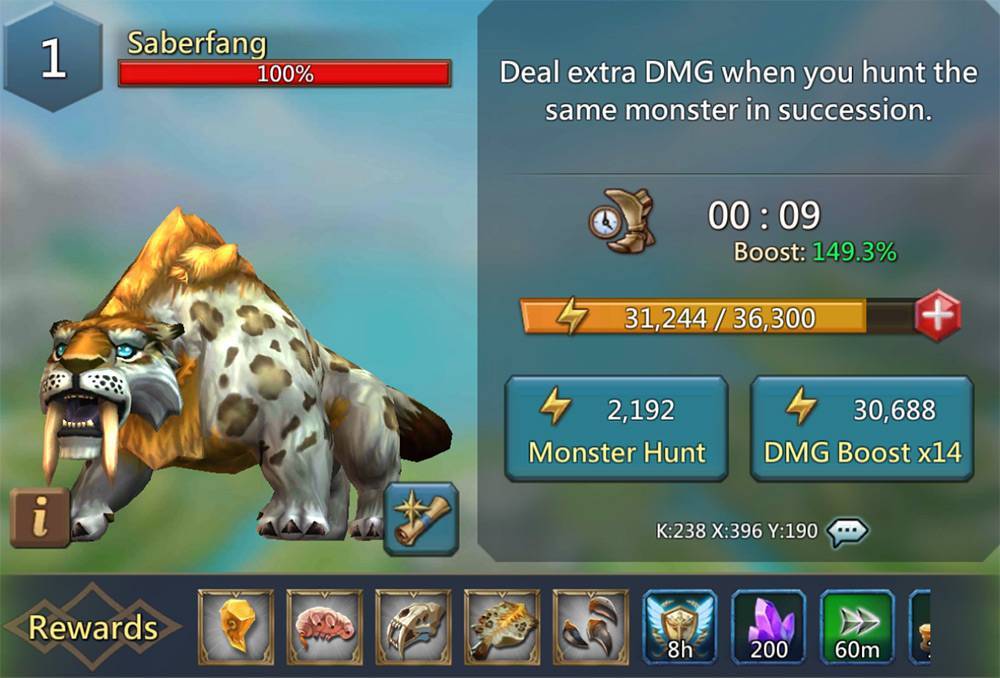This screenshot has width=1000, height=678.
Task: Select the pink brain reward item
Action: tap(324, 627)
